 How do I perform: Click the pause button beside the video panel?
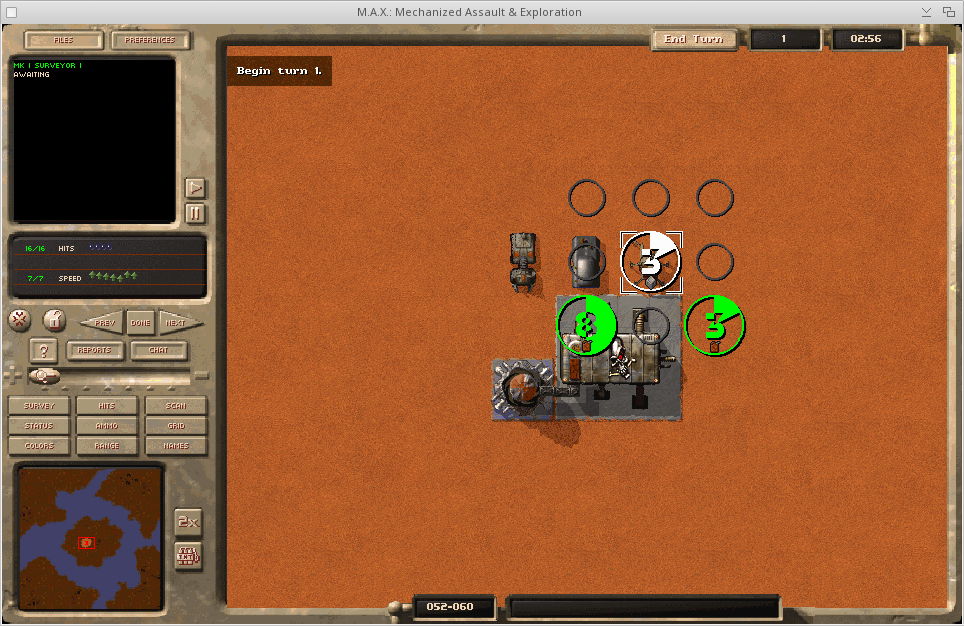coord(196,213)
